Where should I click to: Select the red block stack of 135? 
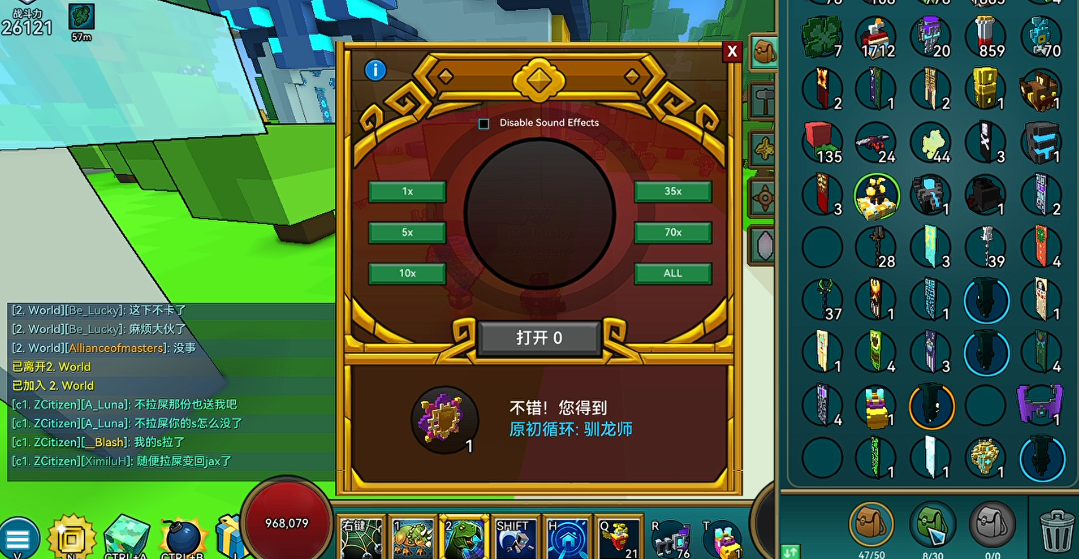point(823,142)
